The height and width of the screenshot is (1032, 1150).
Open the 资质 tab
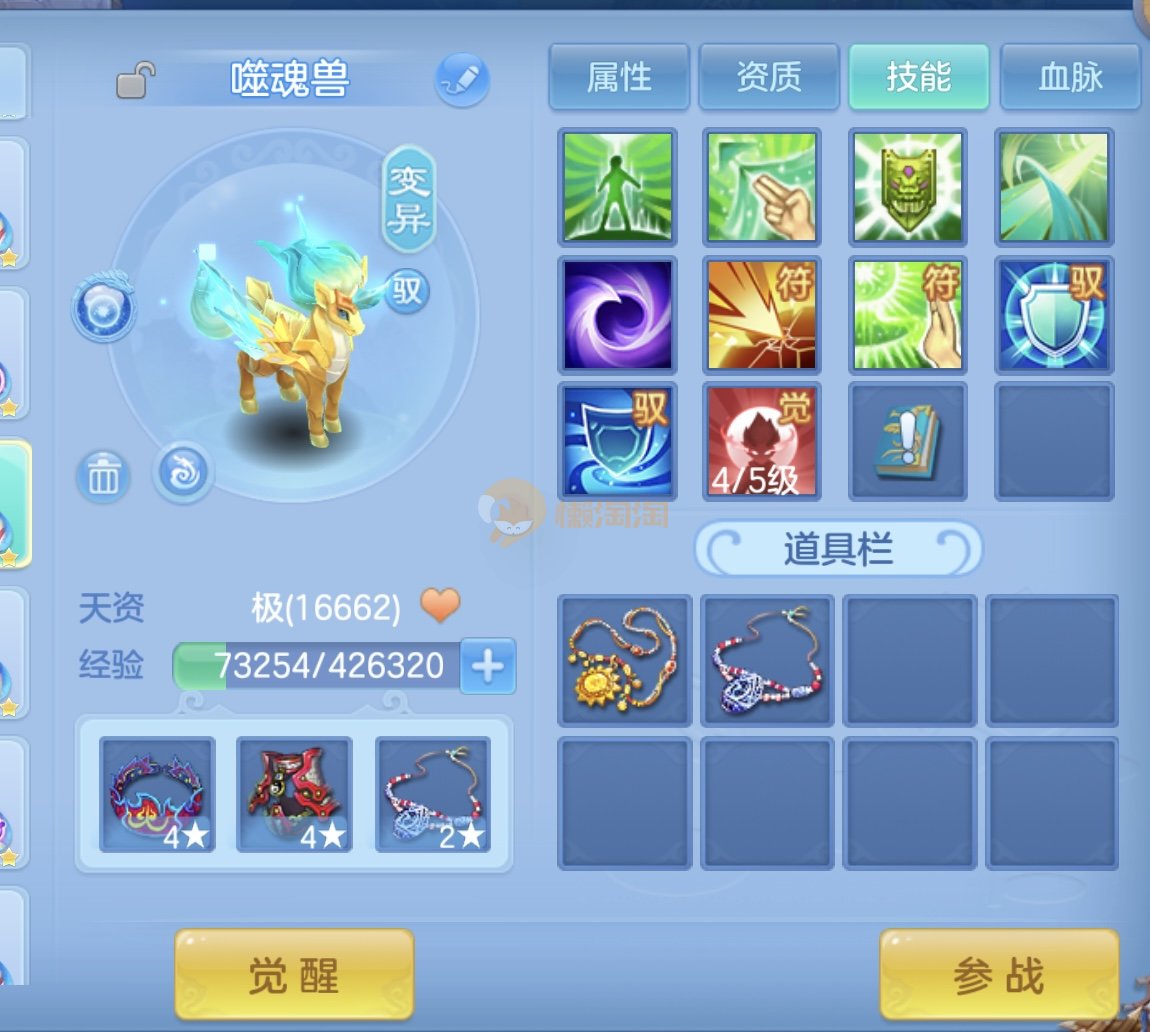click(769, 76)
